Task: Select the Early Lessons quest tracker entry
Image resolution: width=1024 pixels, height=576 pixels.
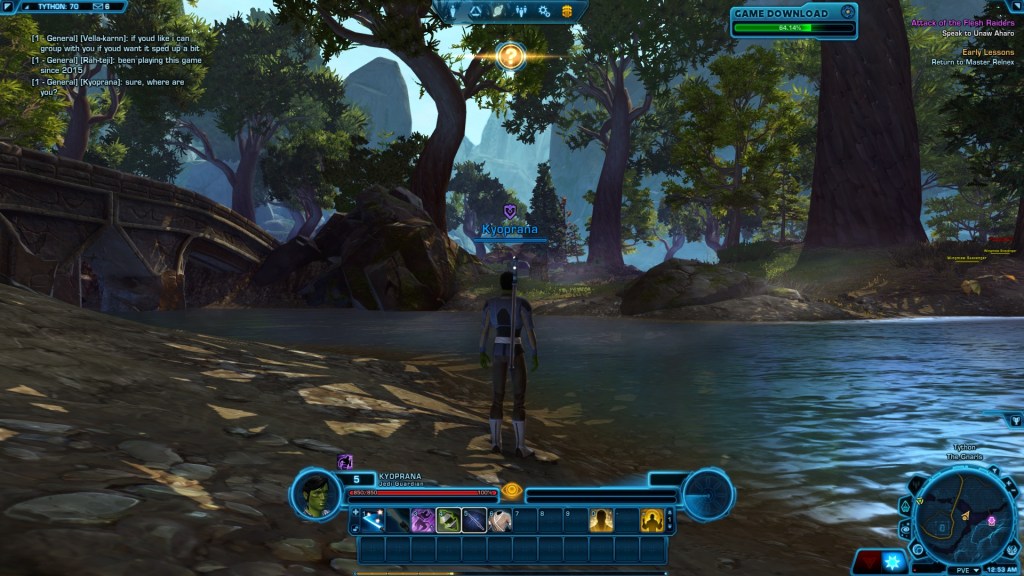Action: (986, 52)
